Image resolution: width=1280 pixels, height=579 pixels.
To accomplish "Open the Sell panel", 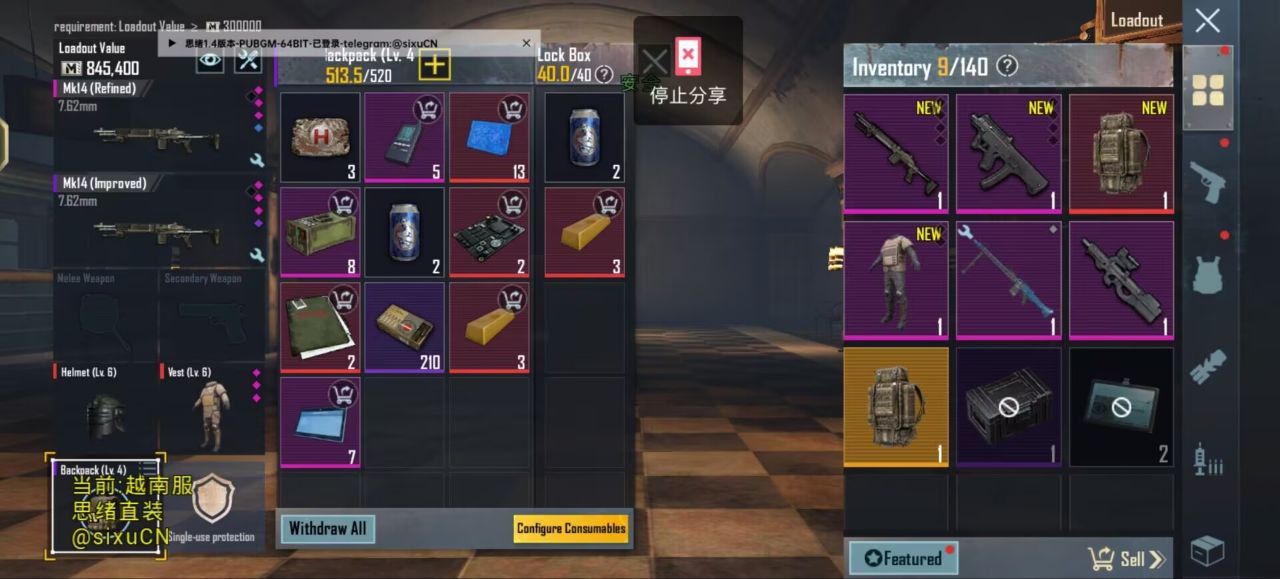I will coord(1126,559).
